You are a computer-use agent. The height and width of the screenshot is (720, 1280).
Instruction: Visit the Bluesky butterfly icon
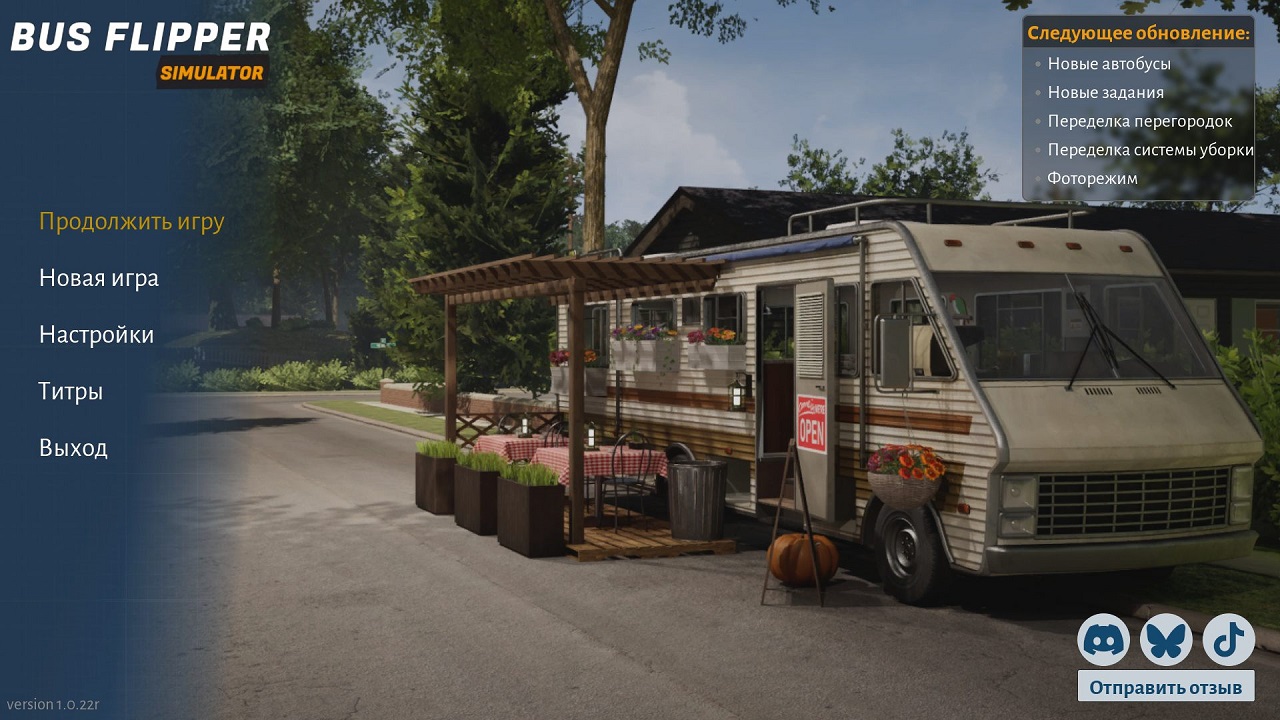pyautogui.click(x=1166, y=641)
